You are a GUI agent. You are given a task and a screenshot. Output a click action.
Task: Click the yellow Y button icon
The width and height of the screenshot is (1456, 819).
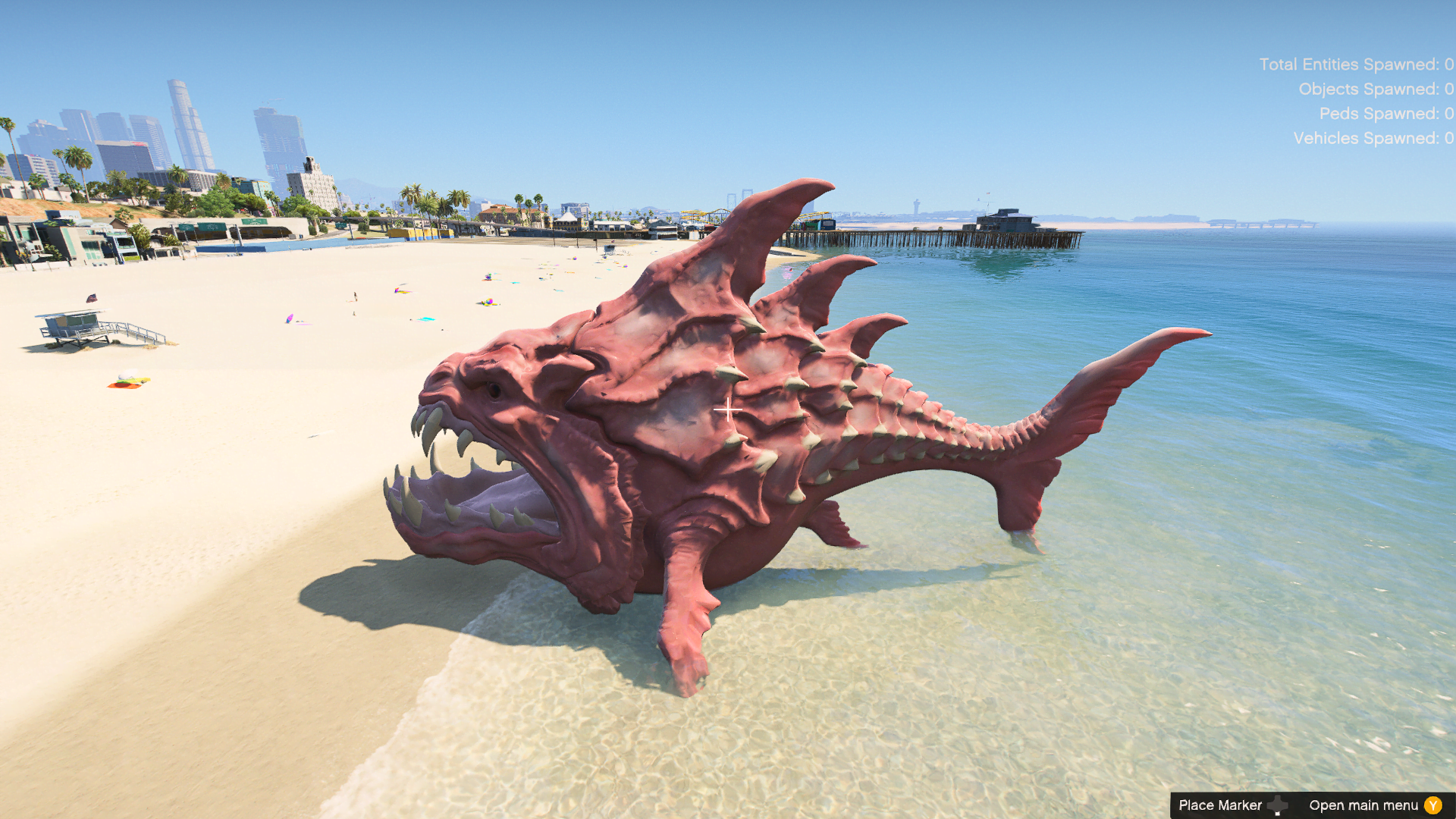click(x=1434, y=805)
